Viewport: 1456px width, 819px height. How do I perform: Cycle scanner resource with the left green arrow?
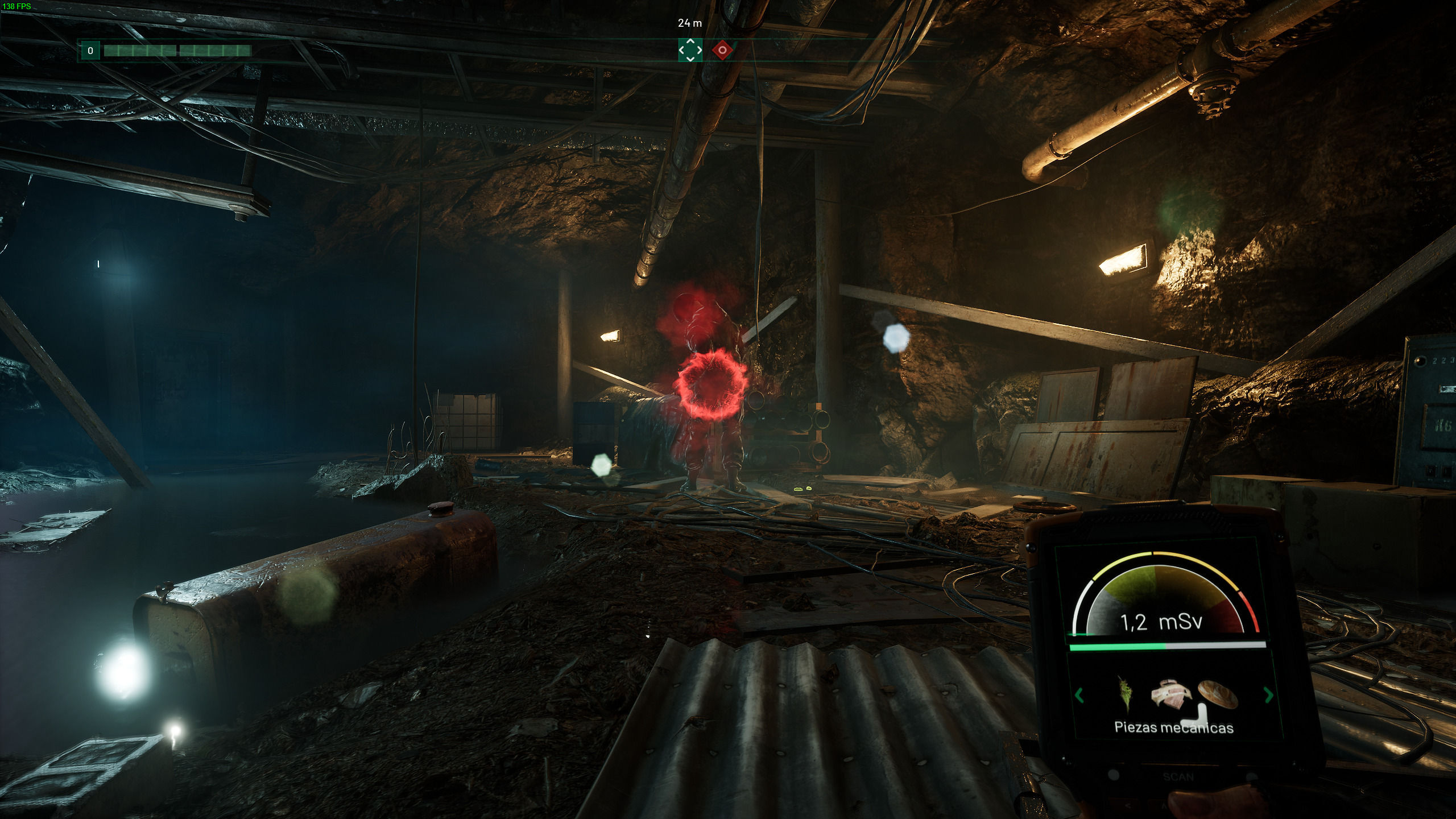tap(1079, 695)
